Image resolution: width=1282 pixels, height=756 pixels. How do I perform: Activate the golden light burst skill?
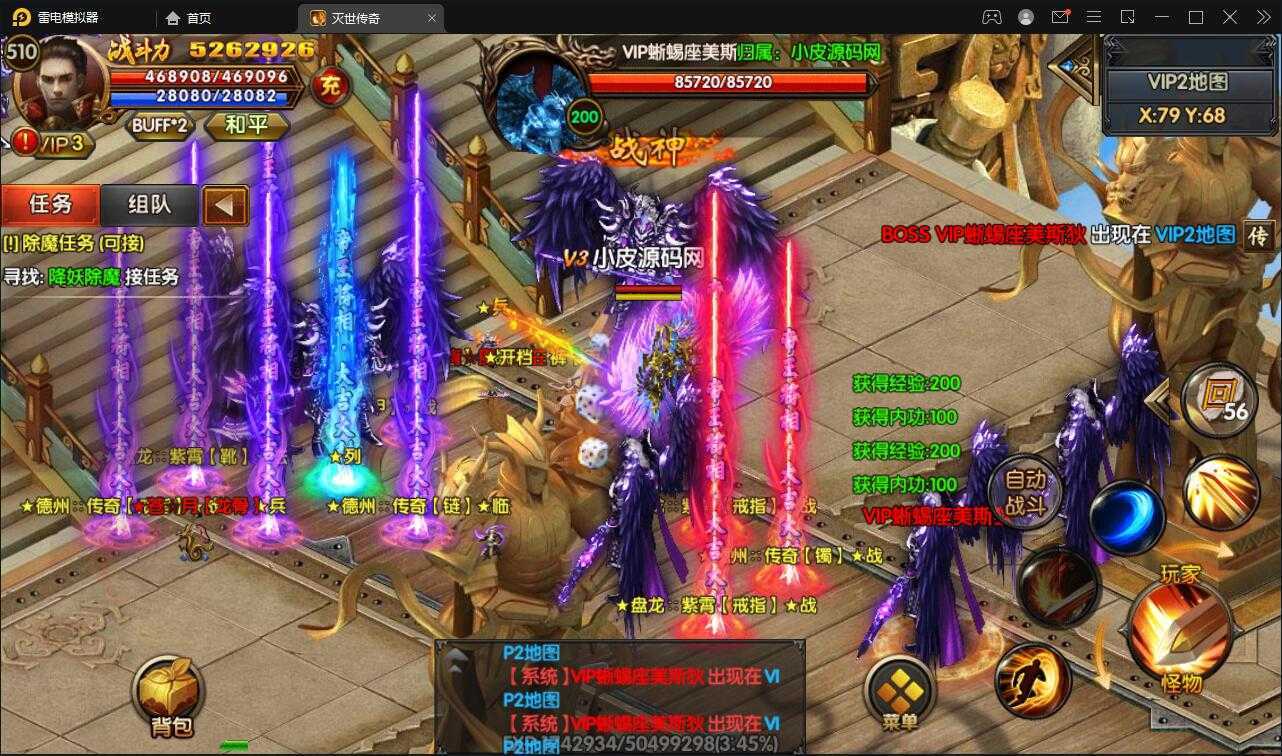pyautogui.click(x=1220, y=492)
